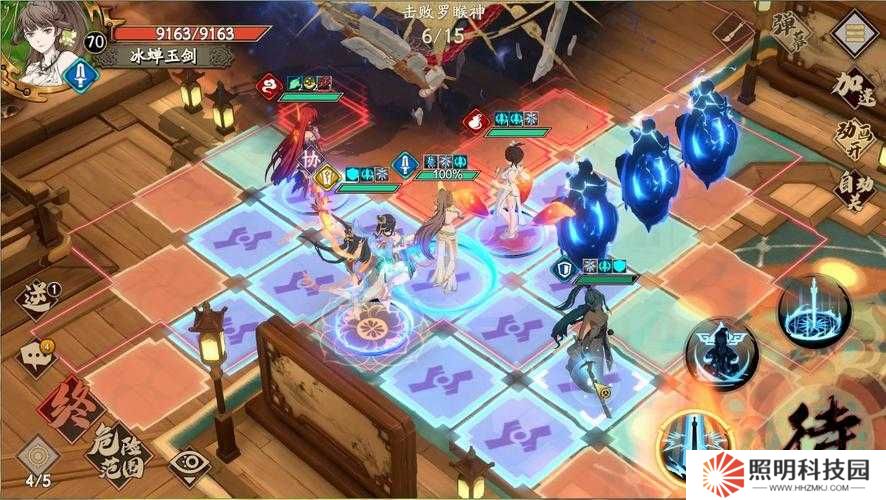Click the 冰蝉玉剑 character portrait

[x=44, y=45]
